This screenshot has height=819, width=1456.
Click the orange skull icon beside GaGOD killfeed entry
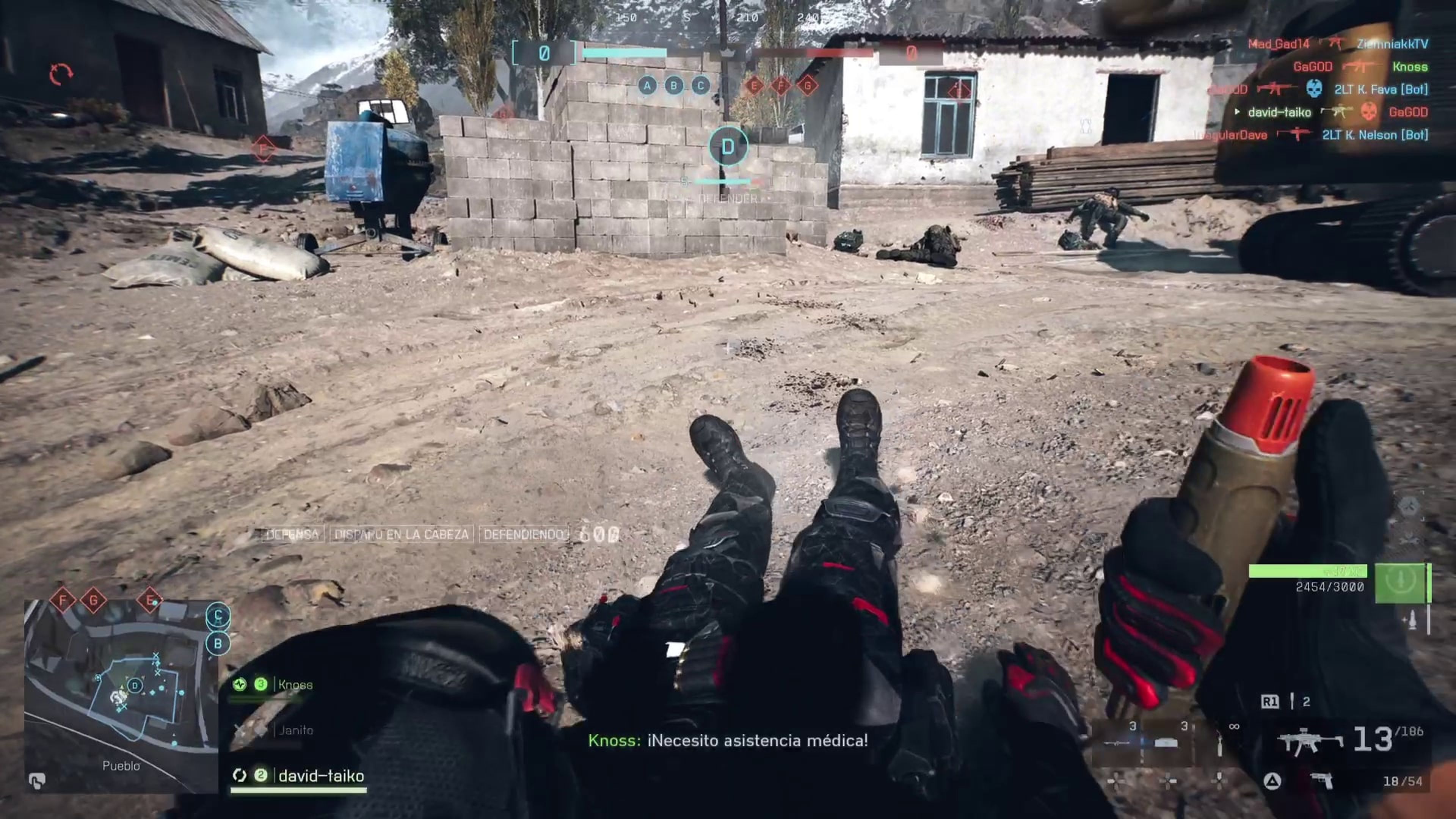pos(1370,112)
